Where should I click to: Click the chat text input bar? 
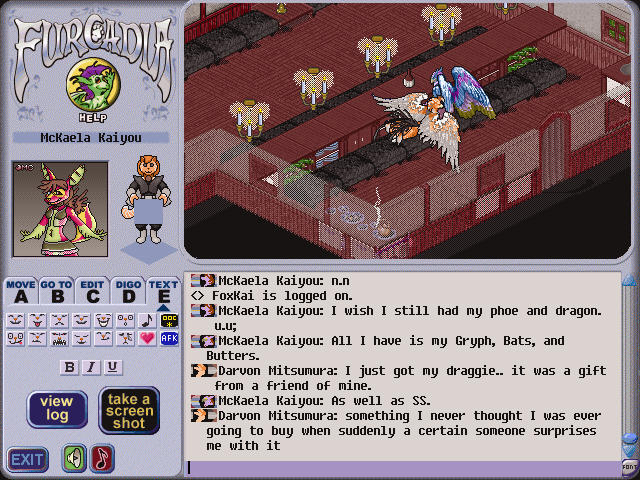tap(400, 467)
